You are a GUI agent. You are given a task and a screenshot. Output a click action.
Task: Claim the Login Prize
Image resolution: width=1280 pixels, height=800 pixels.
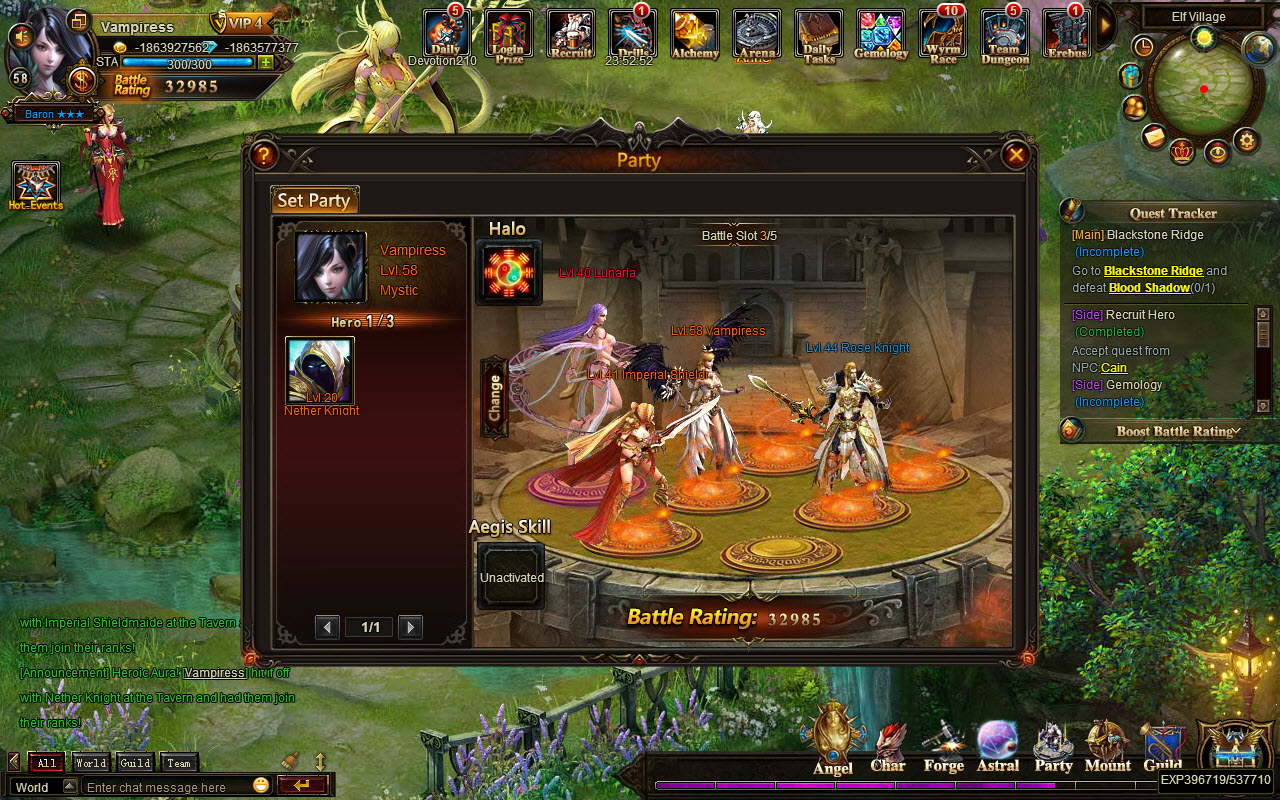coord(508,33)
